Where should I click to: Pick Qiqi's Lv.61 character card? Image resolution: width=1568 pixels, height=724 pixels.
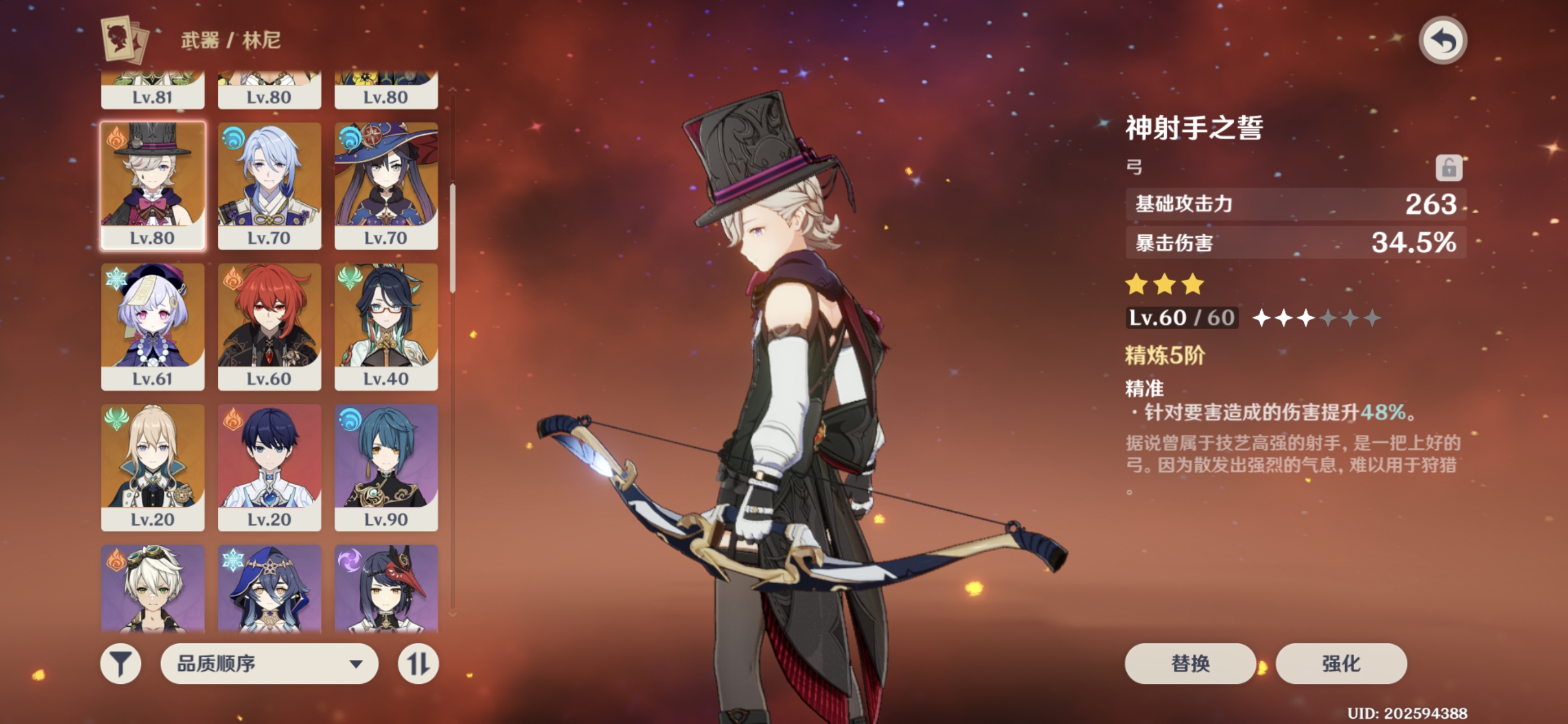(153, 326)
